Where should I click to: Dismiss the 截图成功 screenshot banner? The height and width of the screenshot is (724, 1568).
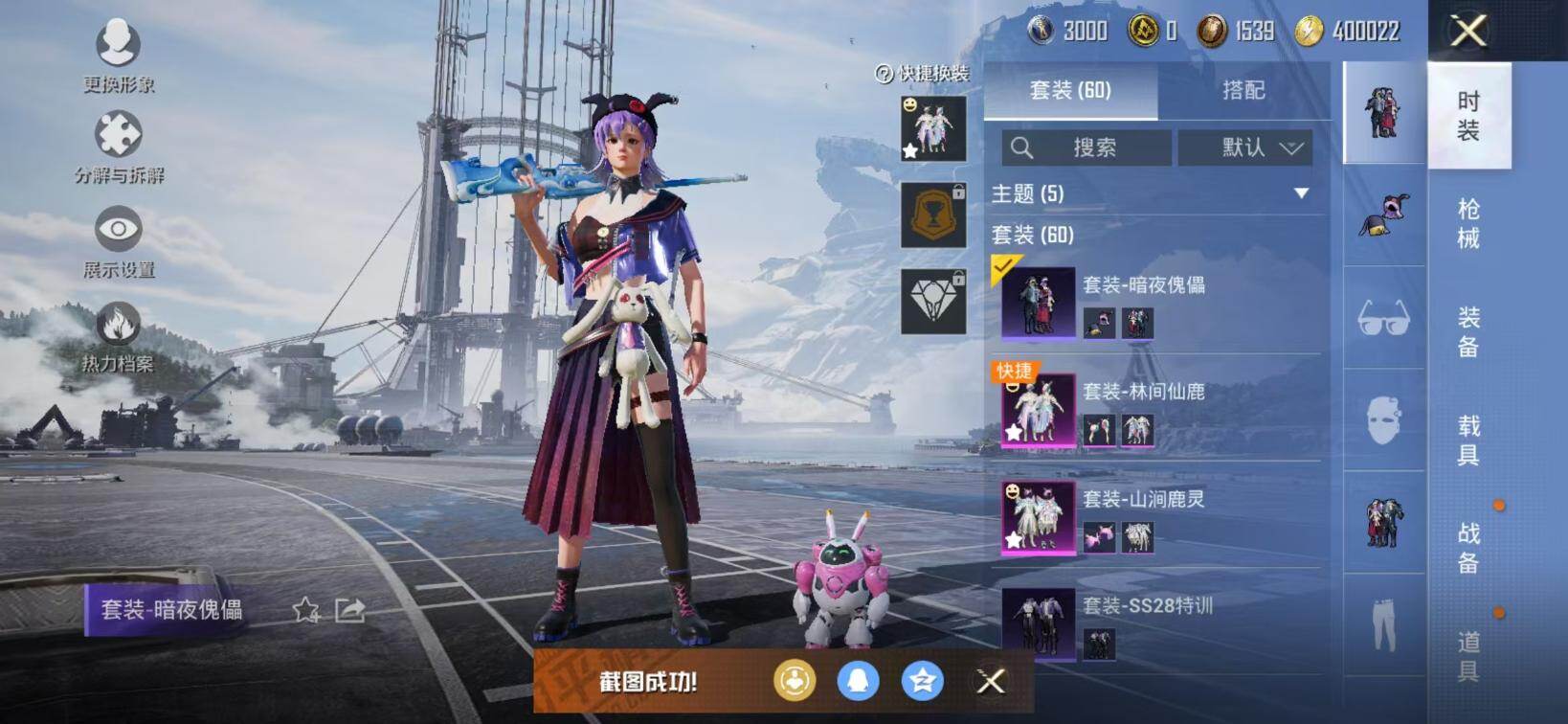(x=991, y=681)
